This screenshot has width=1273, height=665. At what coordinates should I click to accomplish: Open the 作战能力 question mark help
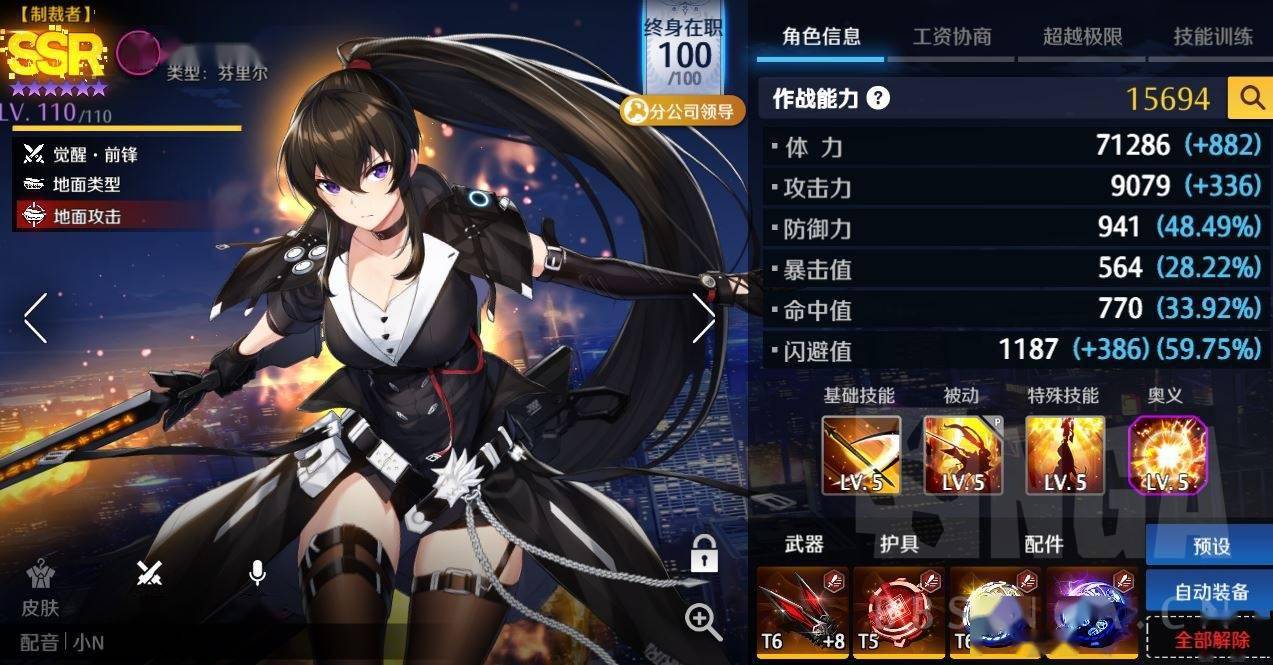click(878, 98)
